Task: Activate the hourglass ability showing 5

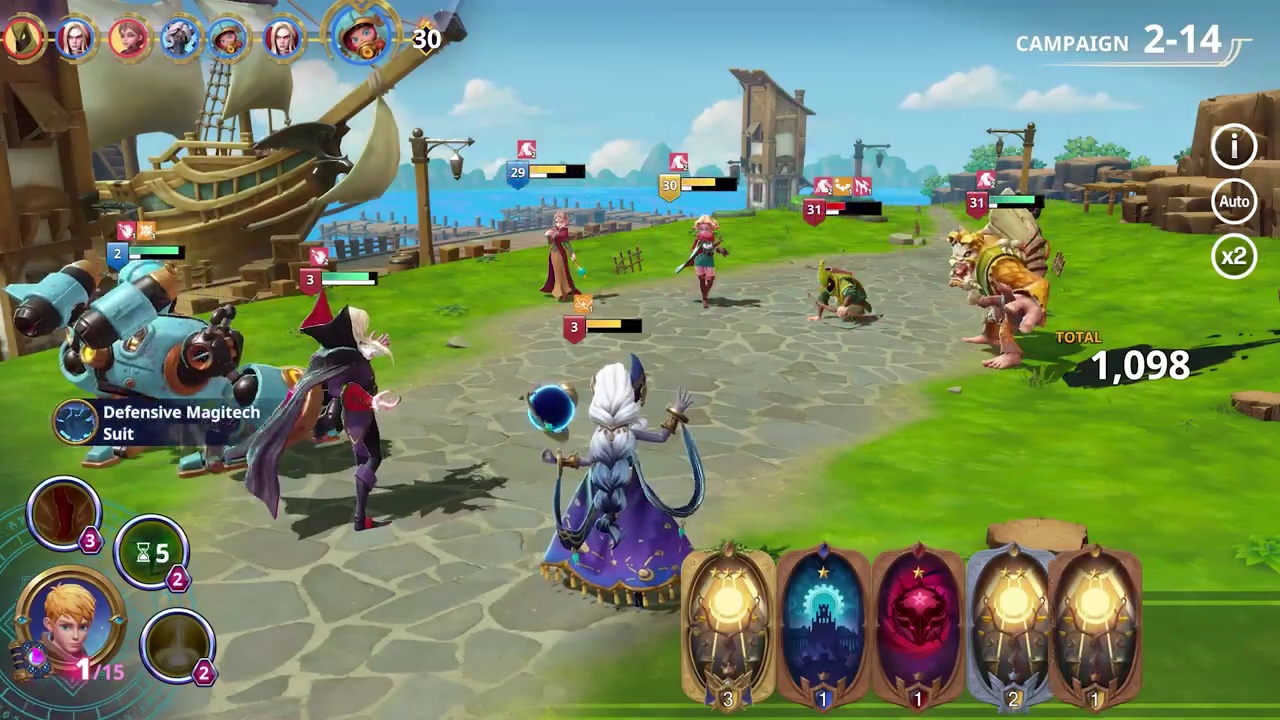Action: coord(152,552)
